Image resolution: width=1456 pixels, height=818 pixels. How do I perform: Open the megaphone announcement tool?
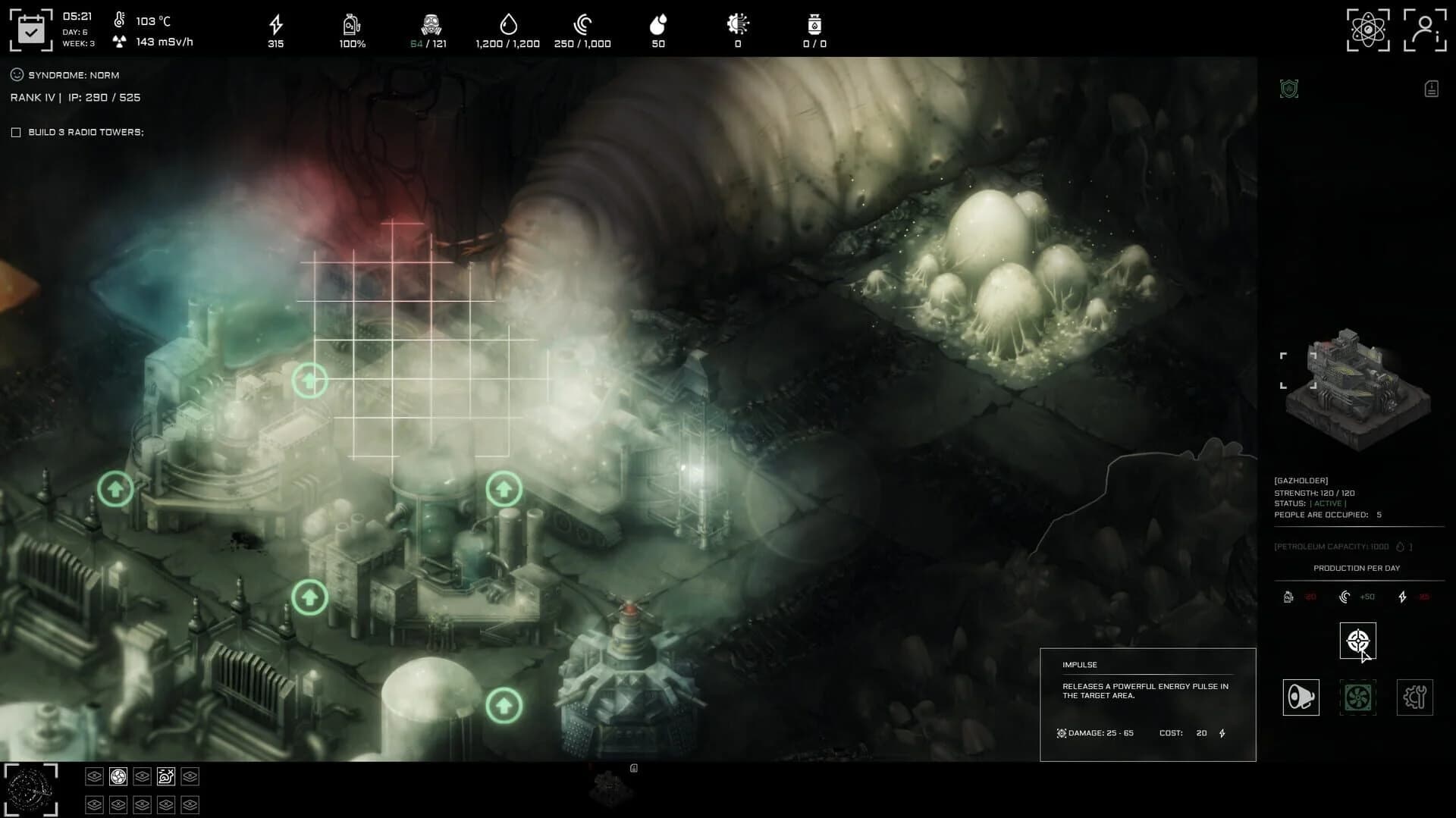click(1301, 697)
